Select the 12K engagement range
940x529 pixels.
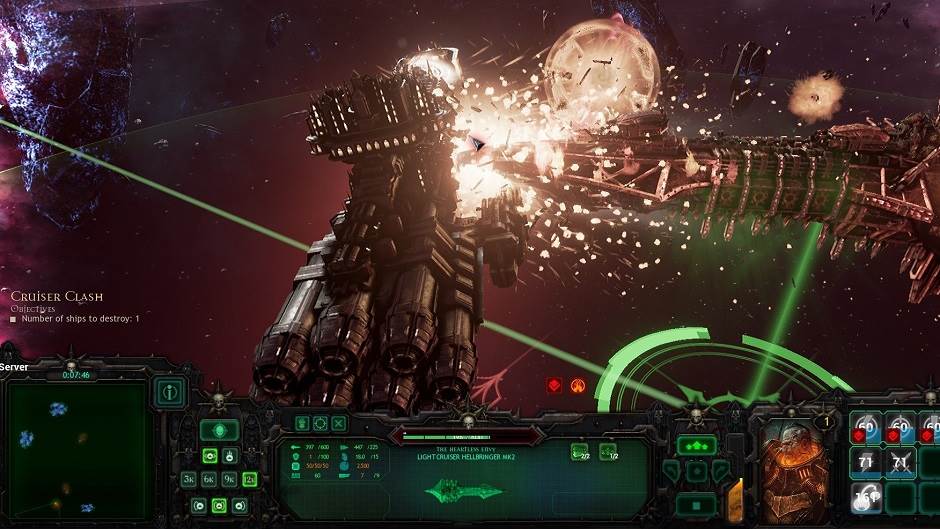[248, 479]
